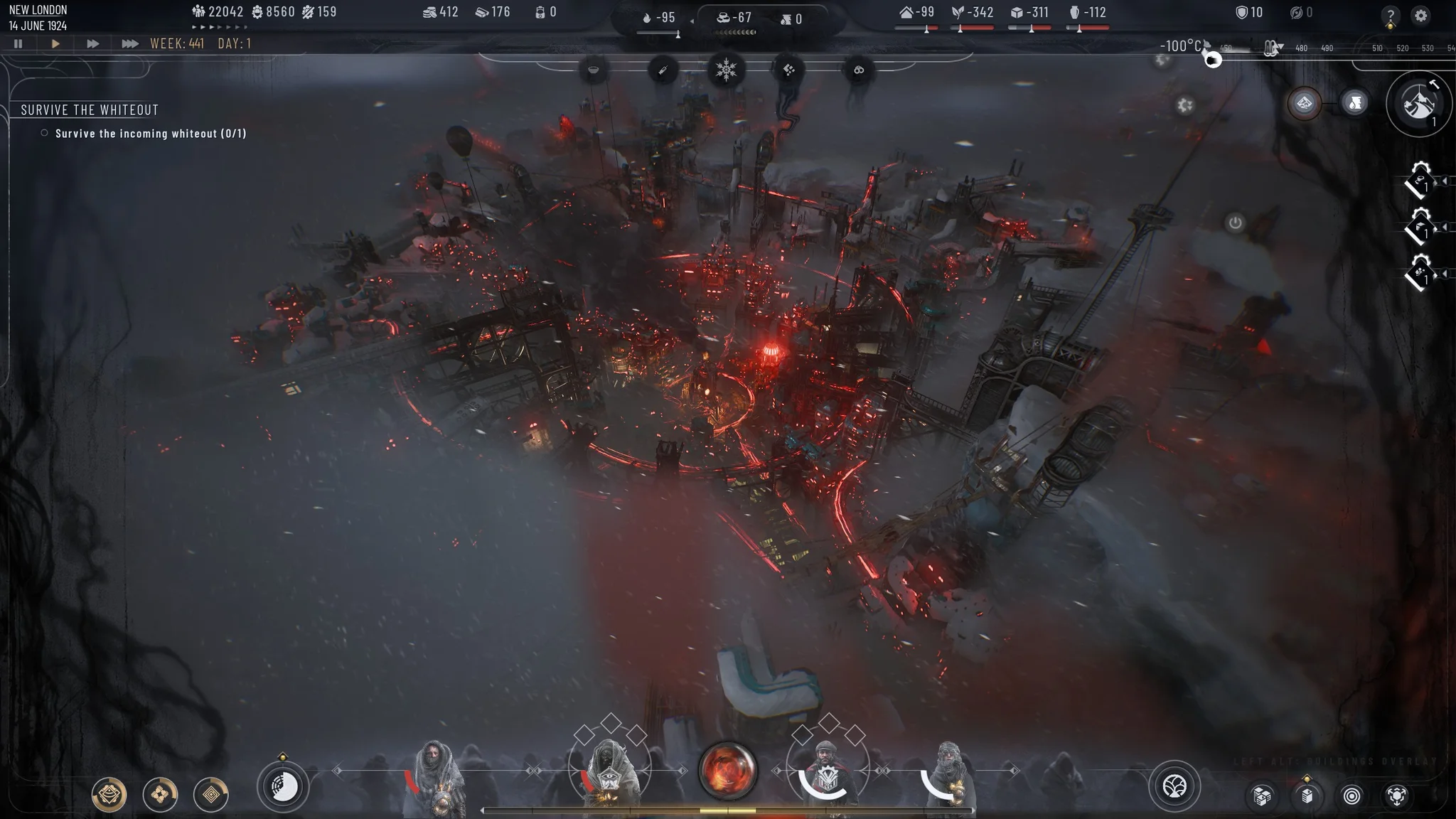This screenshot has height=819, width=1456.
Task: Open the frostland mountain expedition button
Action: [x=1418, y=104]
